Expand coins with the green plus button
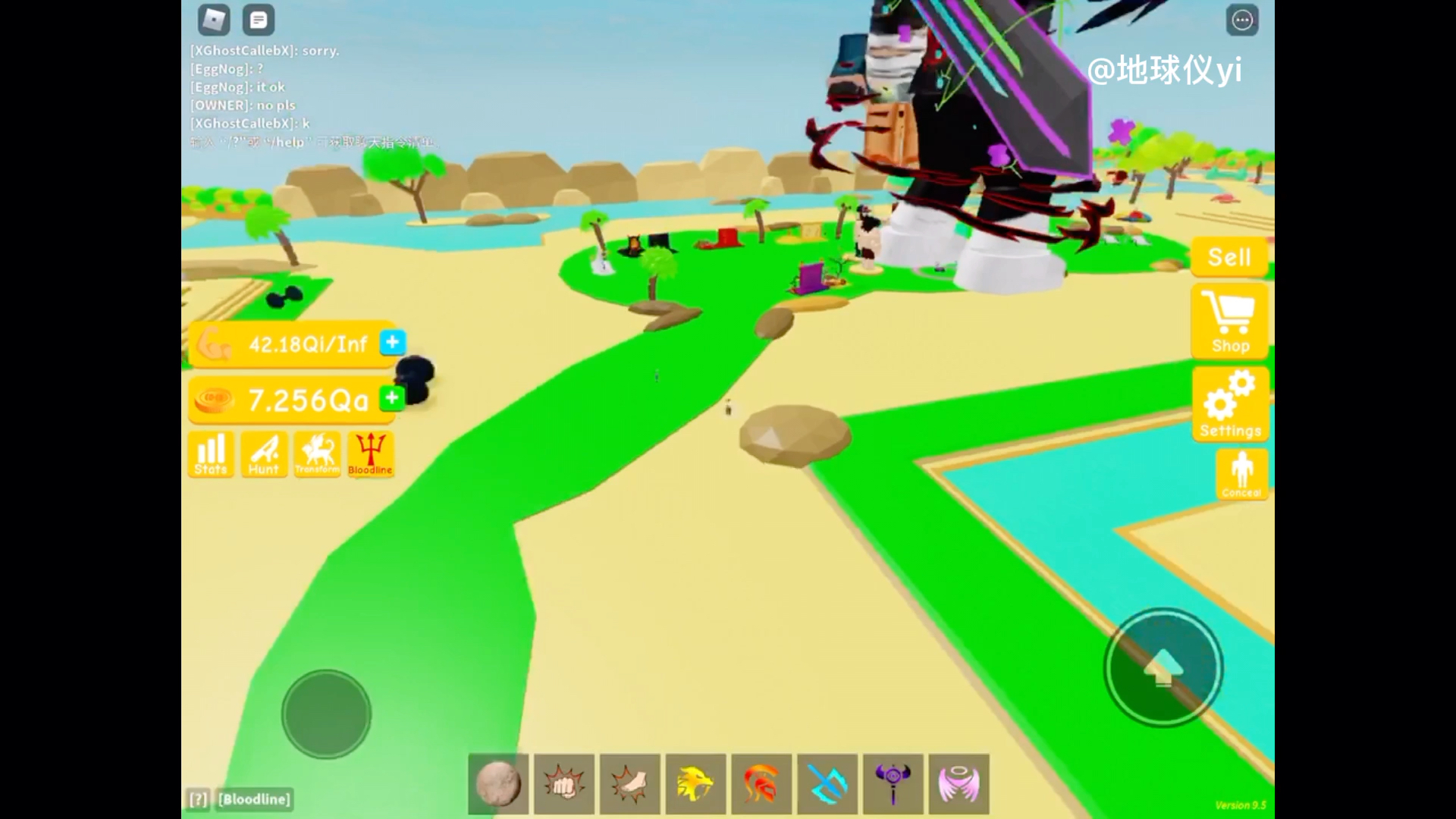Image resolution: width=1456 pixels, height=819 pixels. (x=391, y=397)
